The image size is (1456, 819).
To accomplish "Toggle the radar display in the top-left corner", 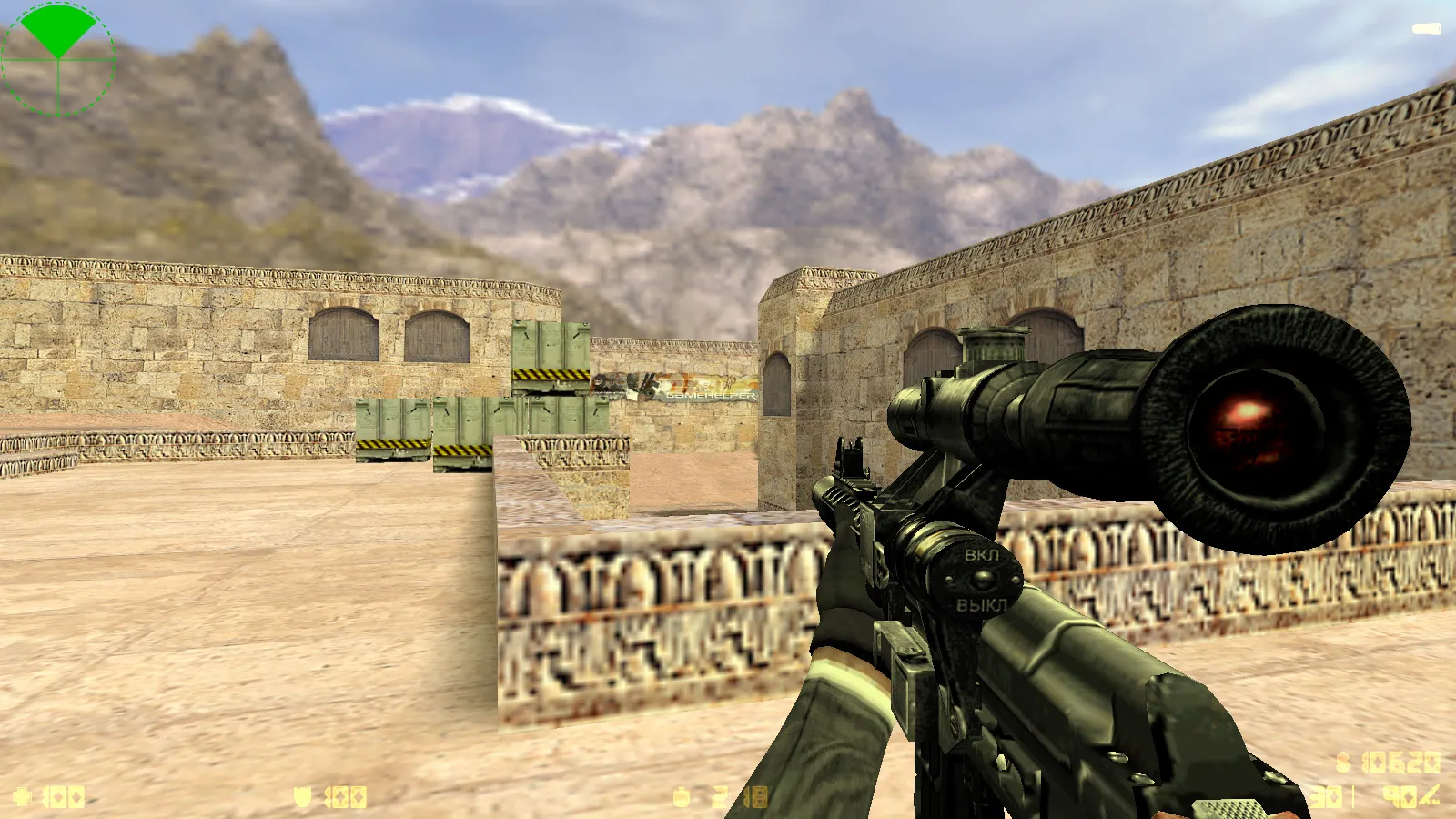I will pos(57,59).
